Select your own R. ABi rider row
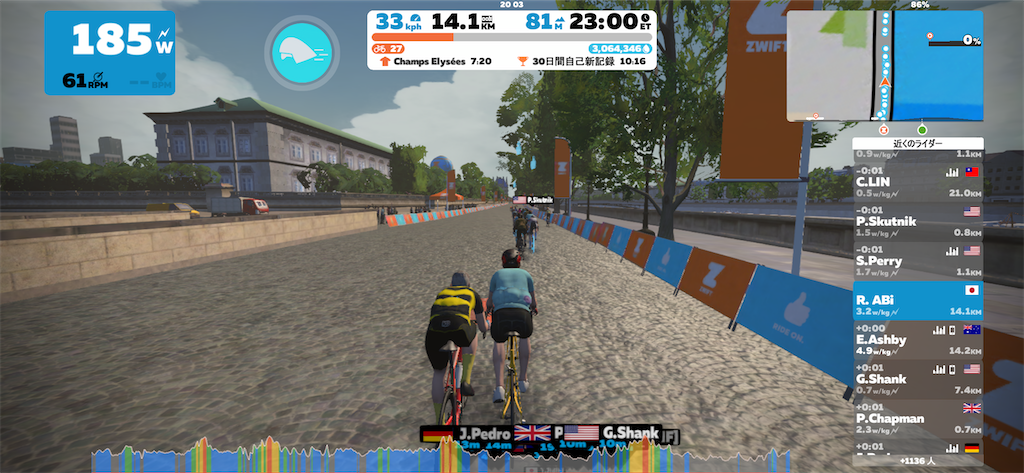 coord(917,298)
